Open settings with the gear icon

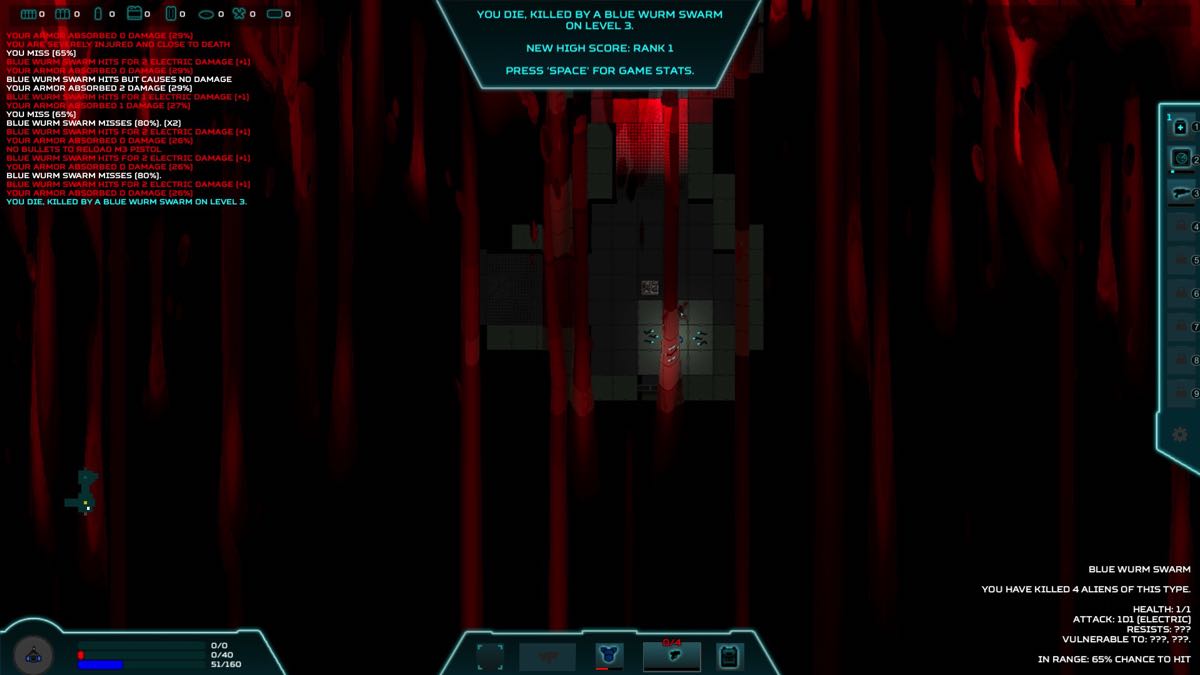pyautogui.click(x=1180, y=434)
